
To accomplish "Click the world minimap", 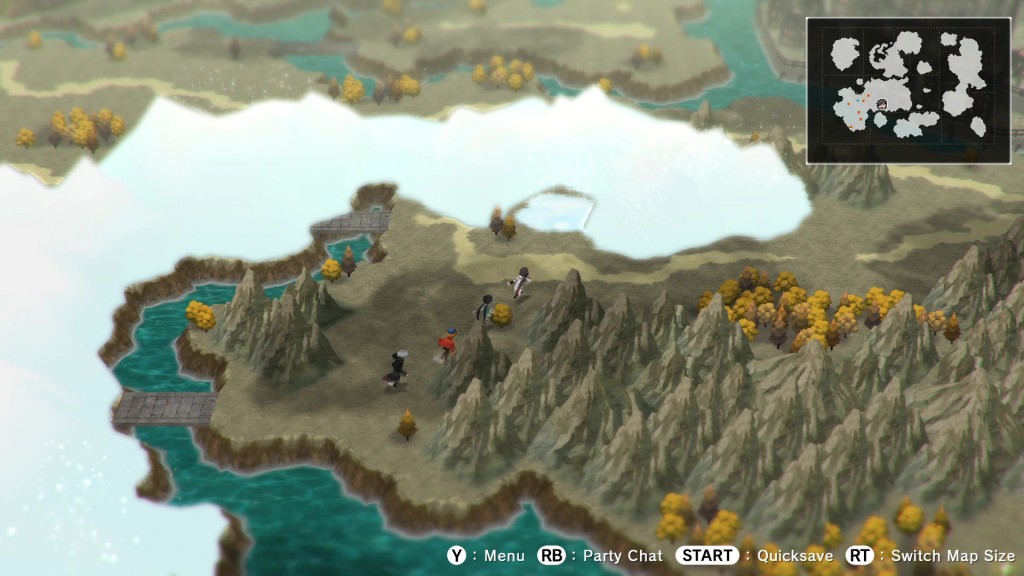I will (908, 88).
